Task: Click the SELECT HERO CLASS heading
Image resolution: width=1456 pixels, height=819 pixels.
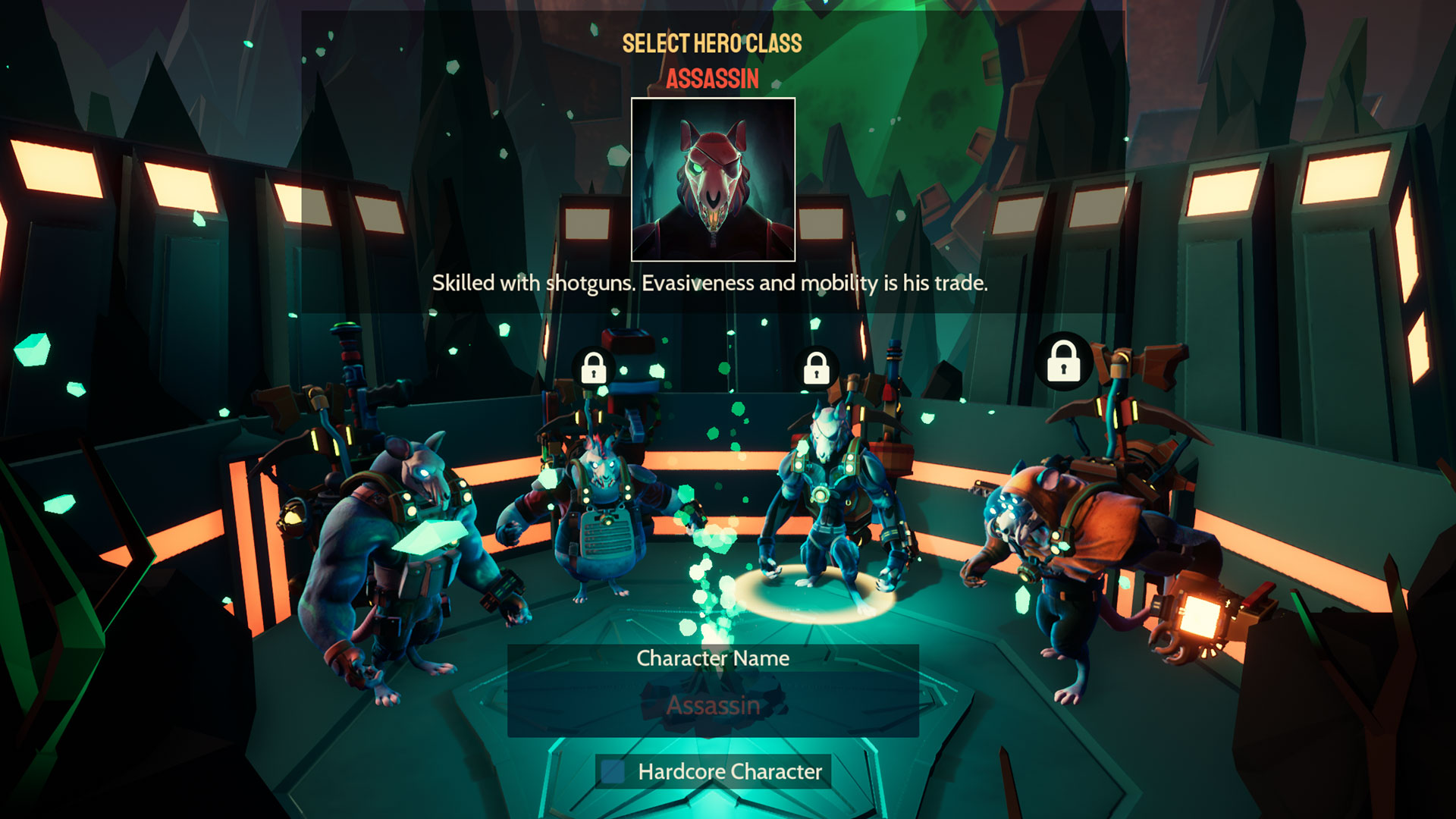Action: point(711,44)
